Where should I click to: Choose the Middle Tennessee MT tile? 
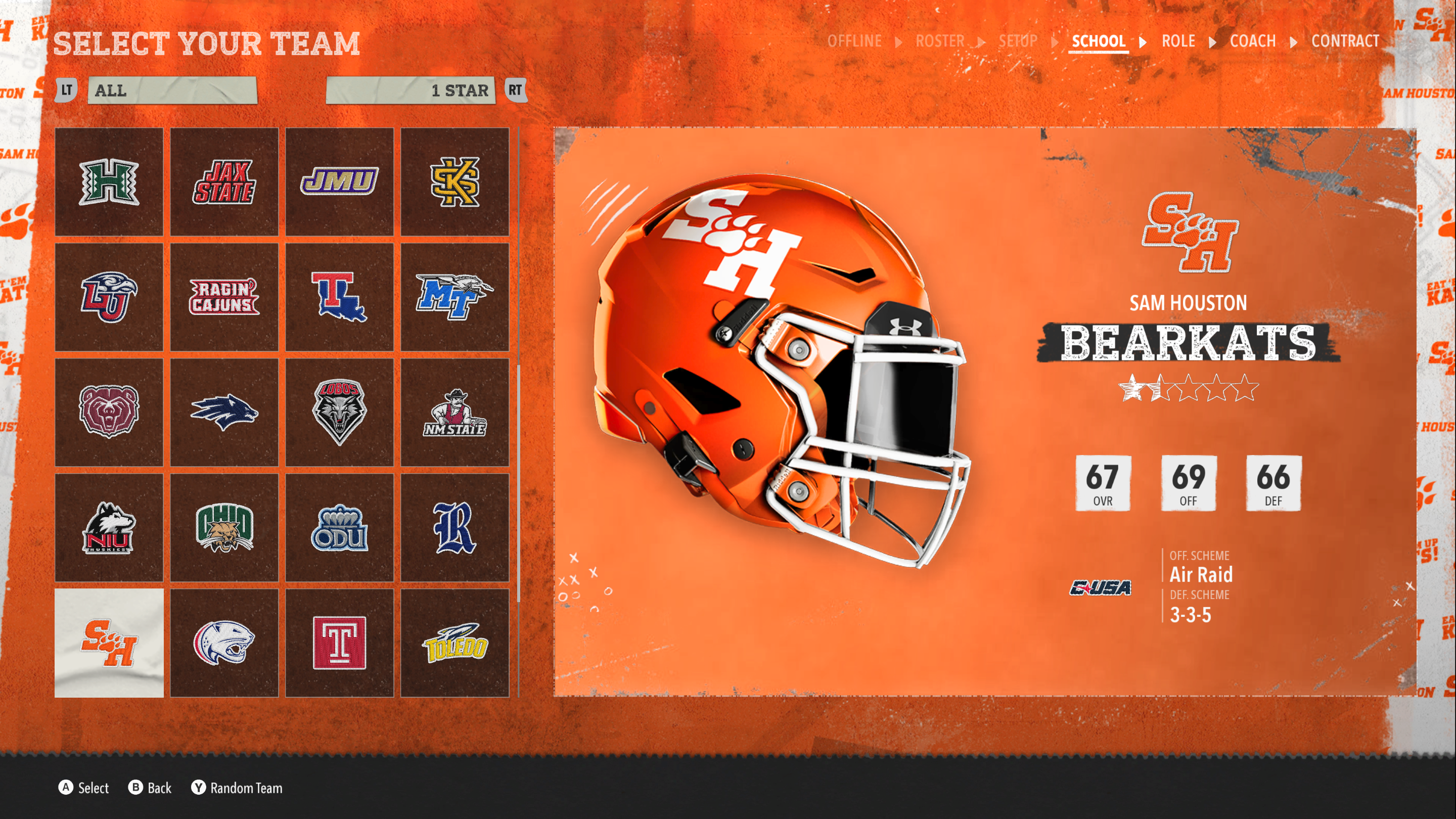point(455,297)
